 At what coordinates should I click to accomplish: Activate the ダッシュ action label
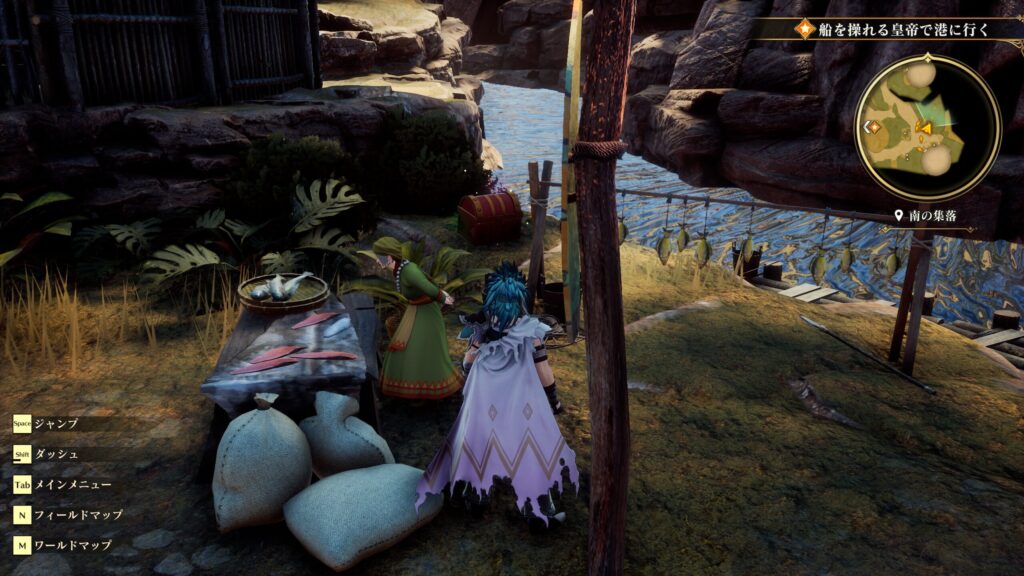click(56, 454)
